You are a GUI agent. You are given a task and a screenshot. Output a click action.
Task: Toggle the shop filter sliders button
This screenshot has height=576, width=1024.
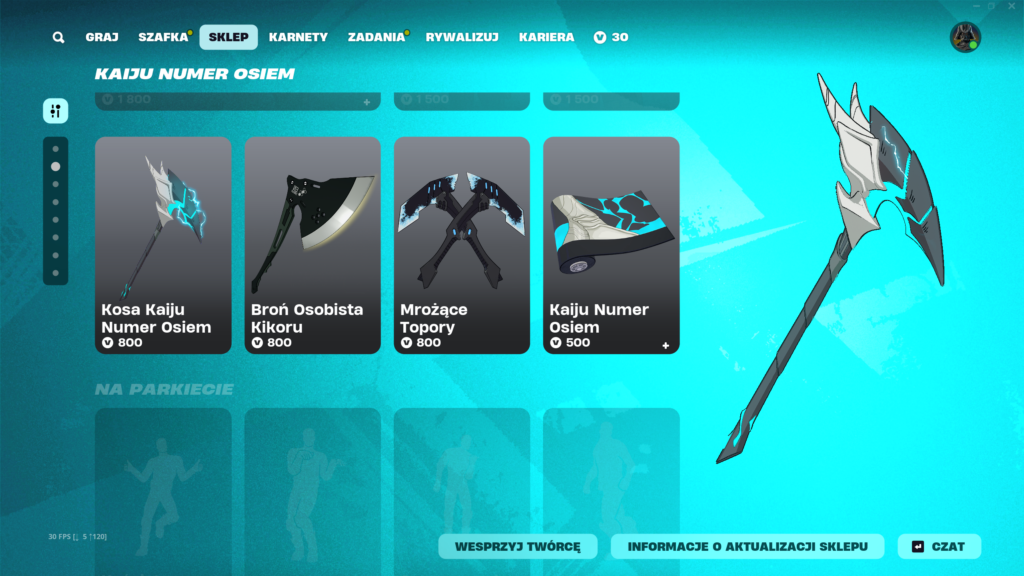tap(56, 111)
